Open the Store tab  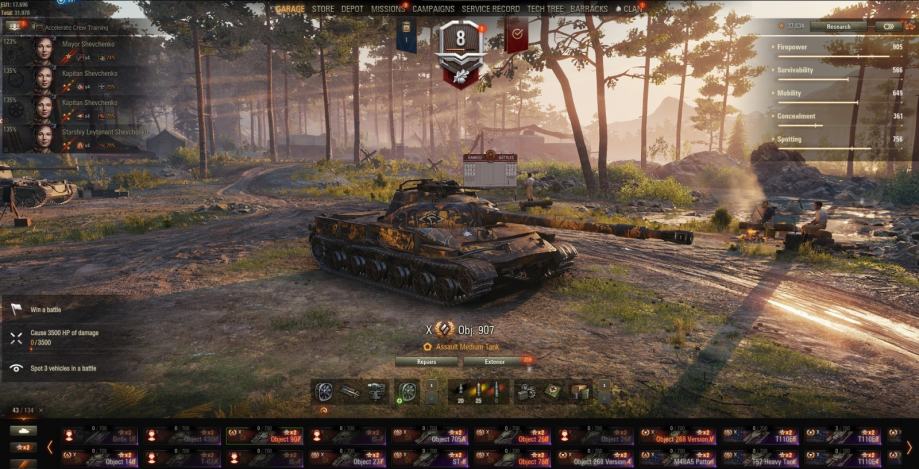pos(323,9)
